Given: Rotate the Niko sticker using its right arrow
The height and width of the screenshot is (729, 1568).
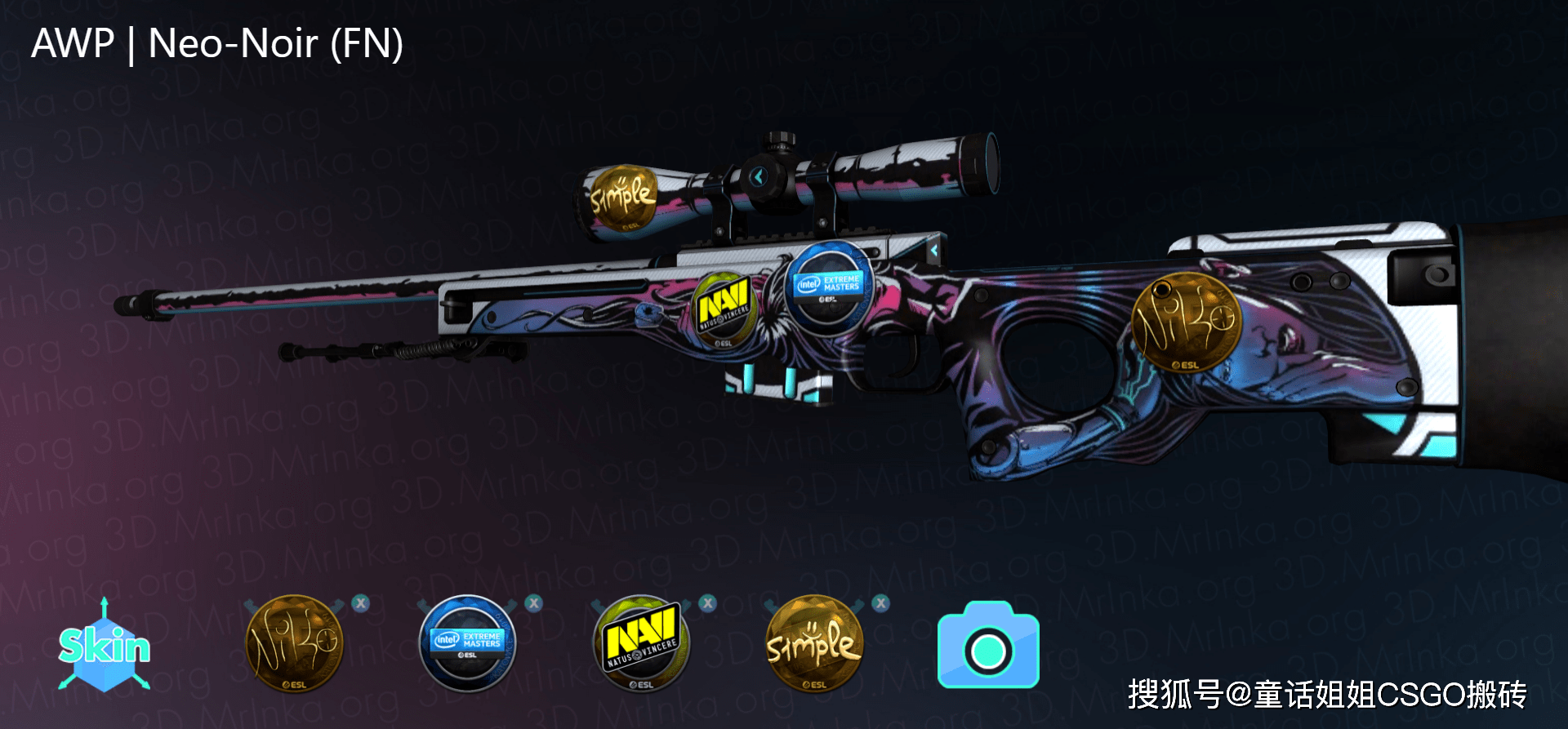Looking at the screenshot, I should pos(336,604).
